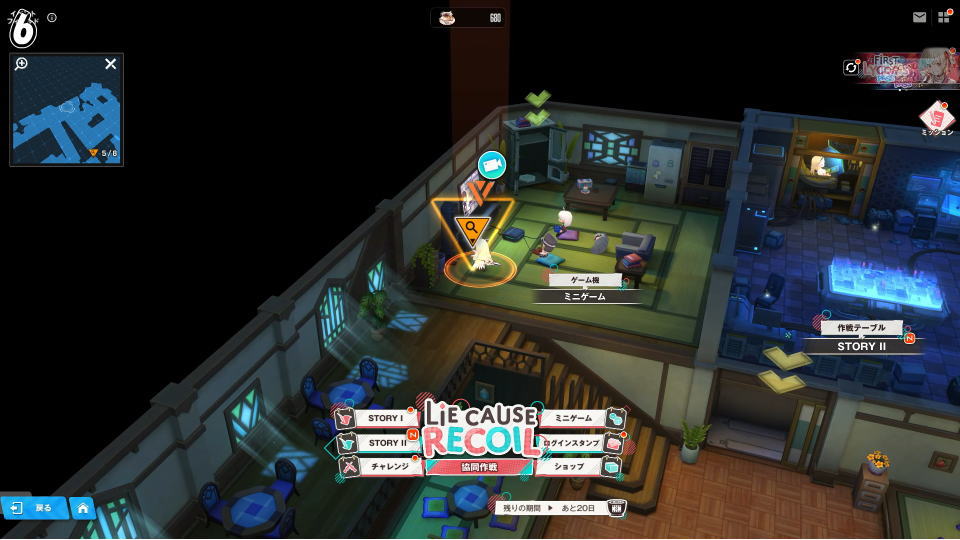This screenshot has width=960, height=540.
Task: Open the ミニゲーム menu entry
Action: [x=573, y=418]
